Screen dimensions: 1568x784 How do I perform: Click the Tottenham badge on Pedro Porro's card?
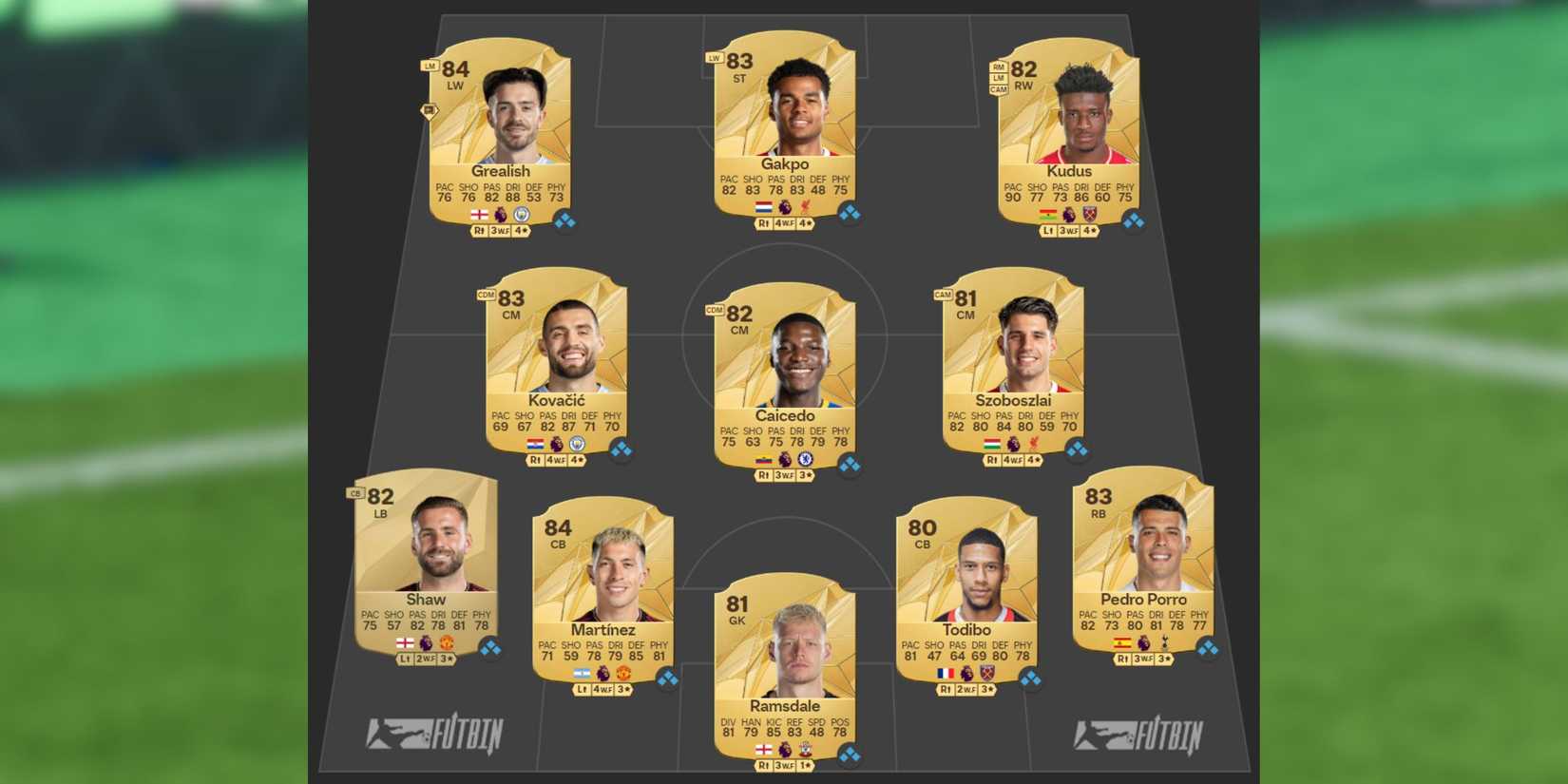tap(1164, 643)
